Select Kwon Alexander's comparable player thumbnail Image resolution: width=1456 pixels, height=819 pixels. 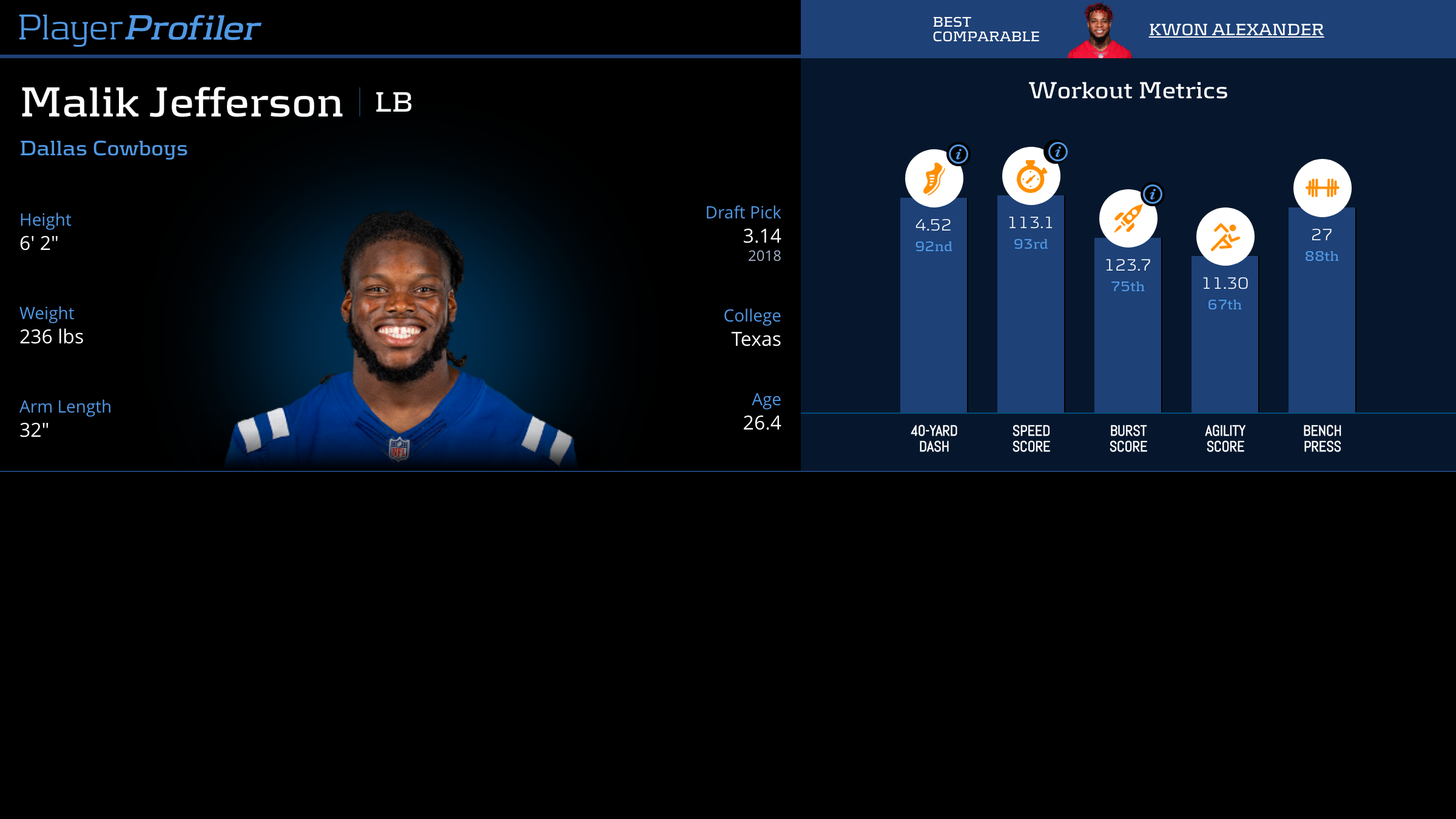[1099, 32]
